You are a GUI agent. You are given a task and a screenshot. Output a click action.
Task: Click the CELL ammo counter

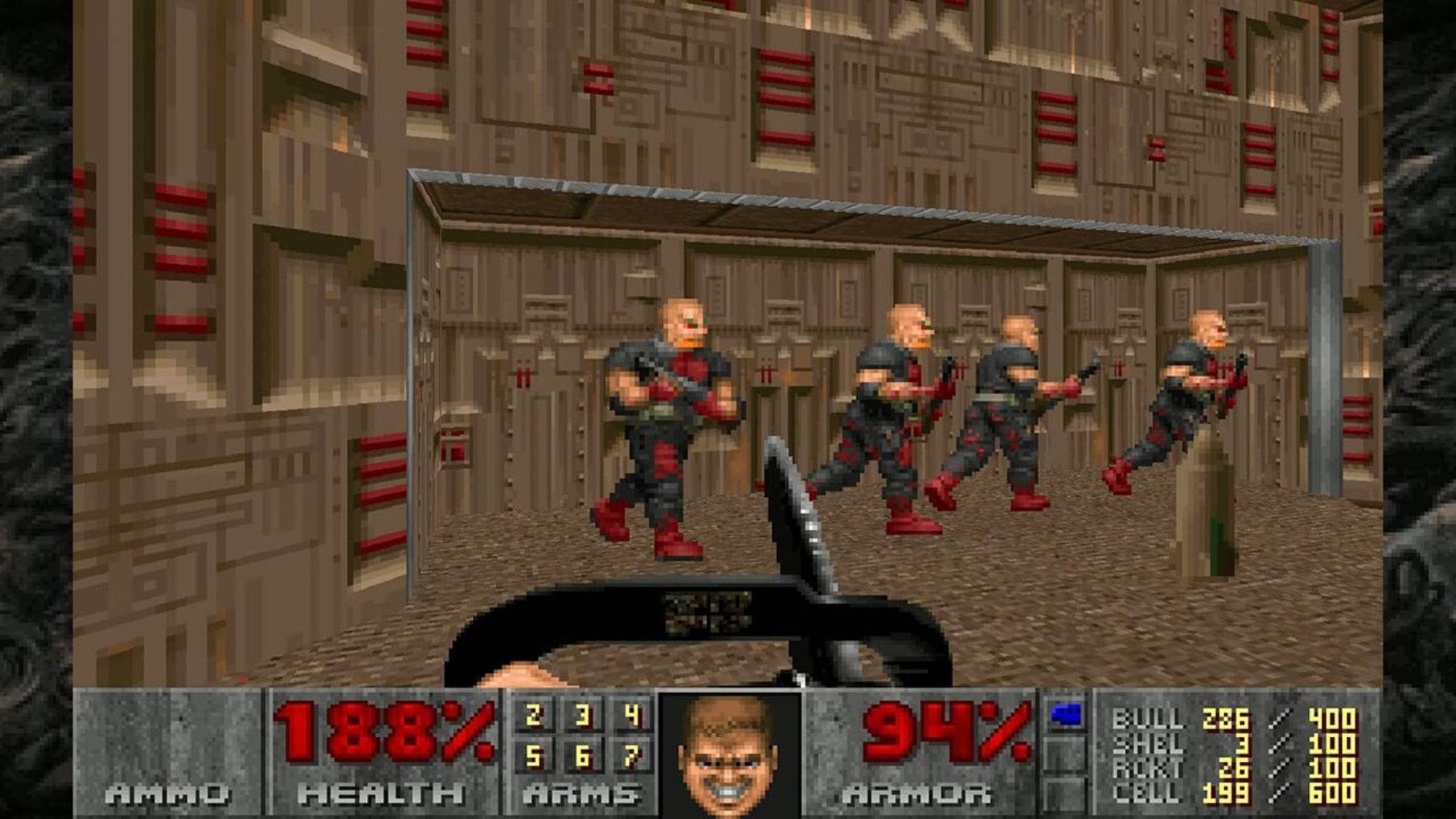pos(1226,792)
